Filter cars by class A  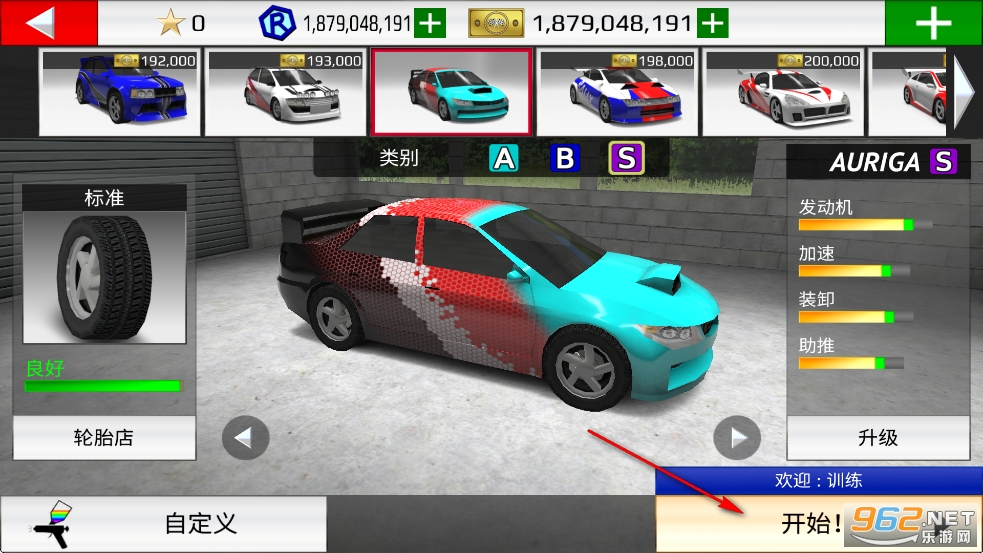pos(504,158)
